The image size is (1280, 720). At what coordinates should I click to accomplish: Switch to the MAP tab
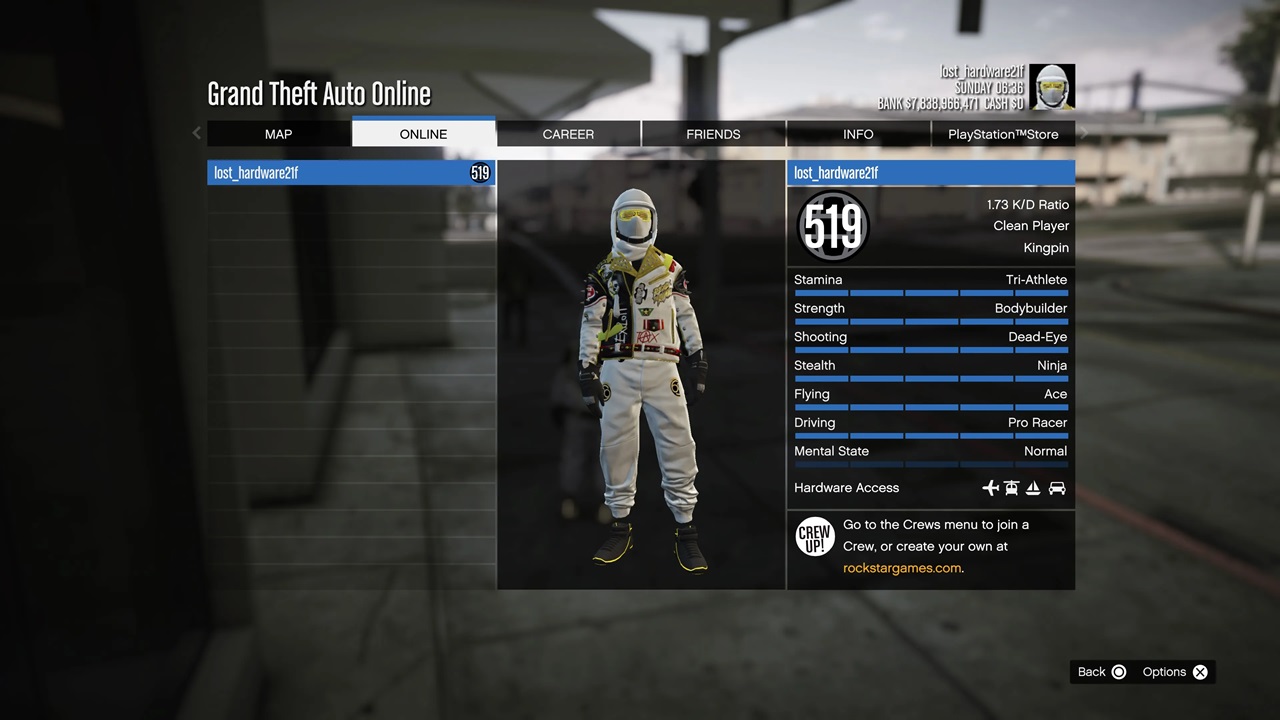(278, 134)
